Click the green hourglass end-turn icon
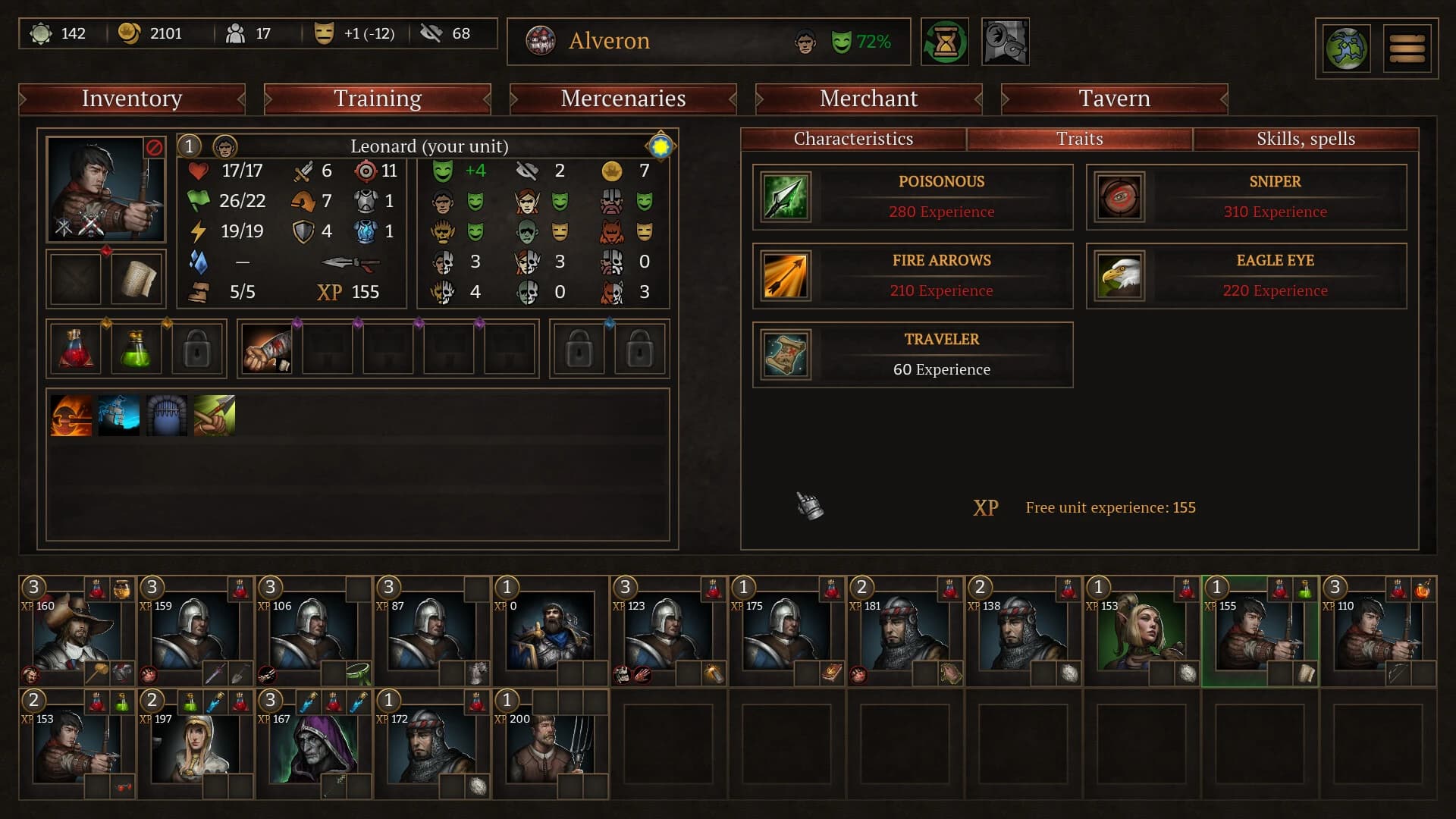Viewport: 1456px width, 819px height. point(945,42)
